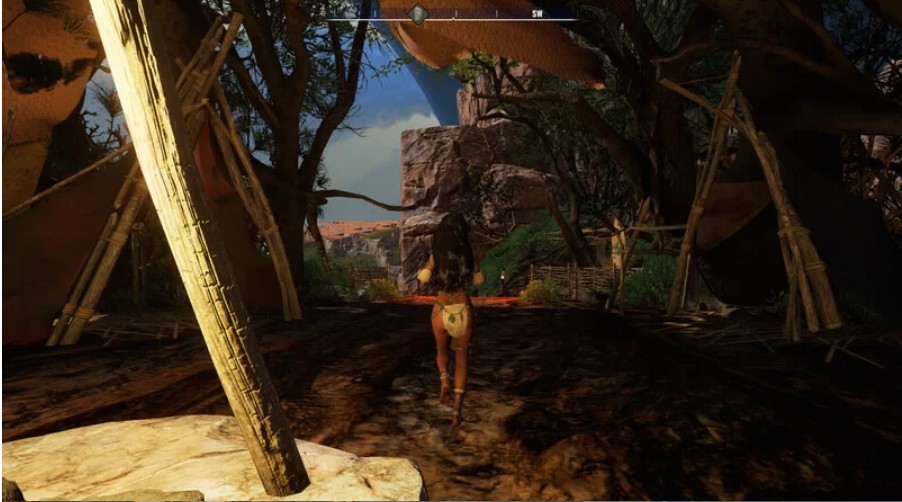Click the diamond marker on the compass bar
The height and width of the screenshot is (502, 902).
pos(420,14)
